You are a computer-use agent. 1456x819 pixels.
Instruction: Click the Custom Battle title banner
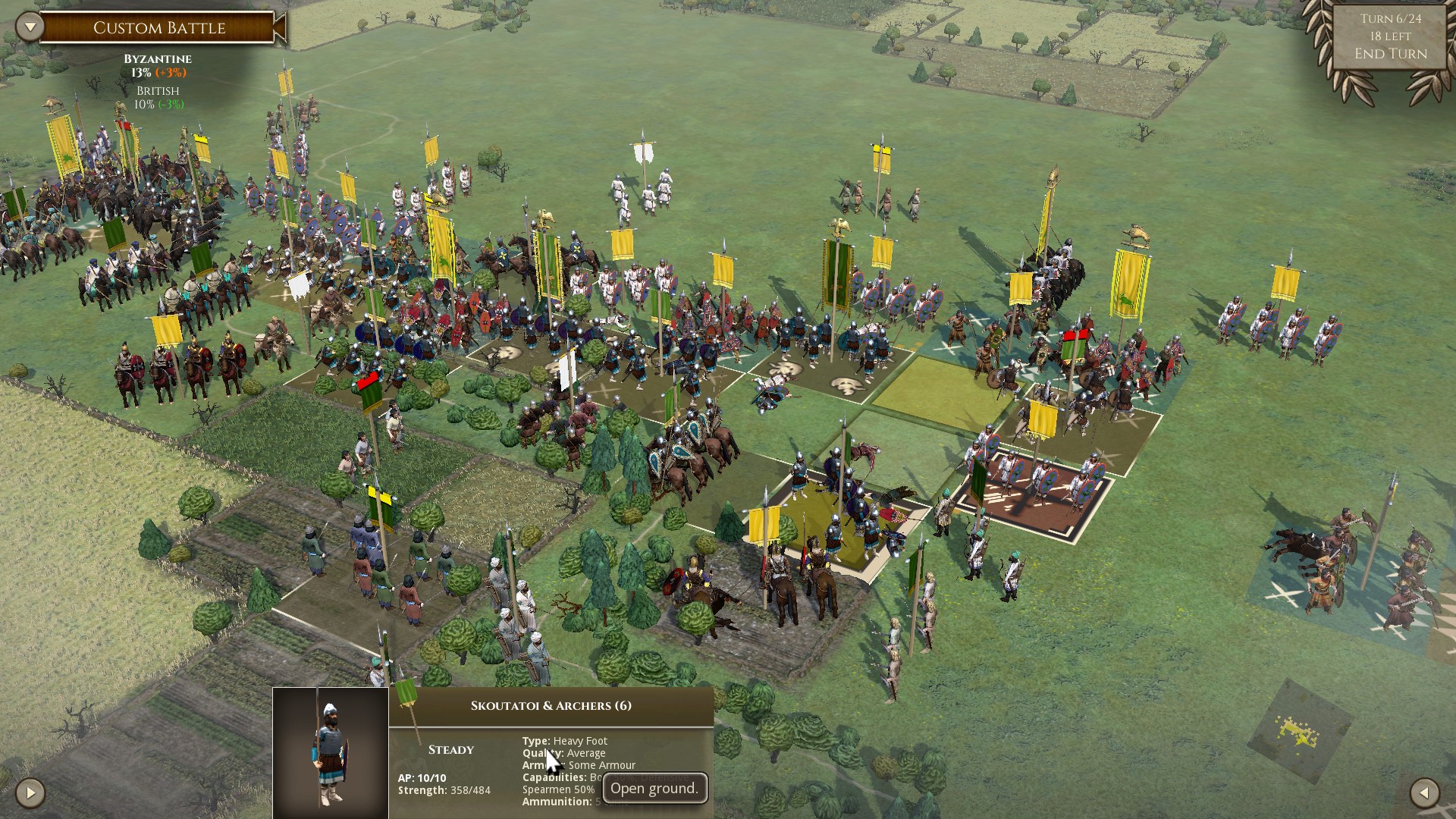[x=158, y=27]
